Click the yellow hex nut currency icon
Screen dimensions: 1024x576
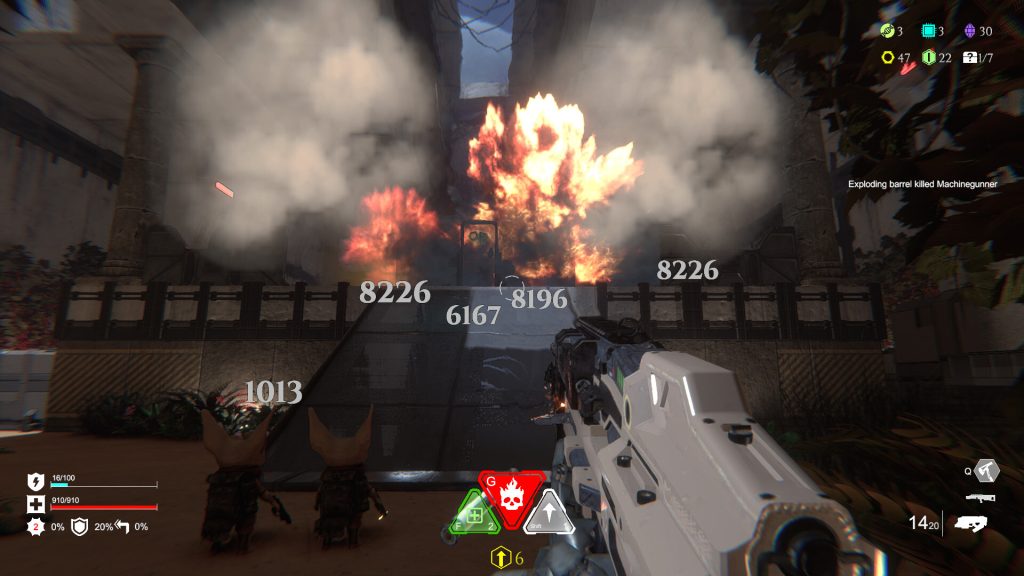[886, 57]
